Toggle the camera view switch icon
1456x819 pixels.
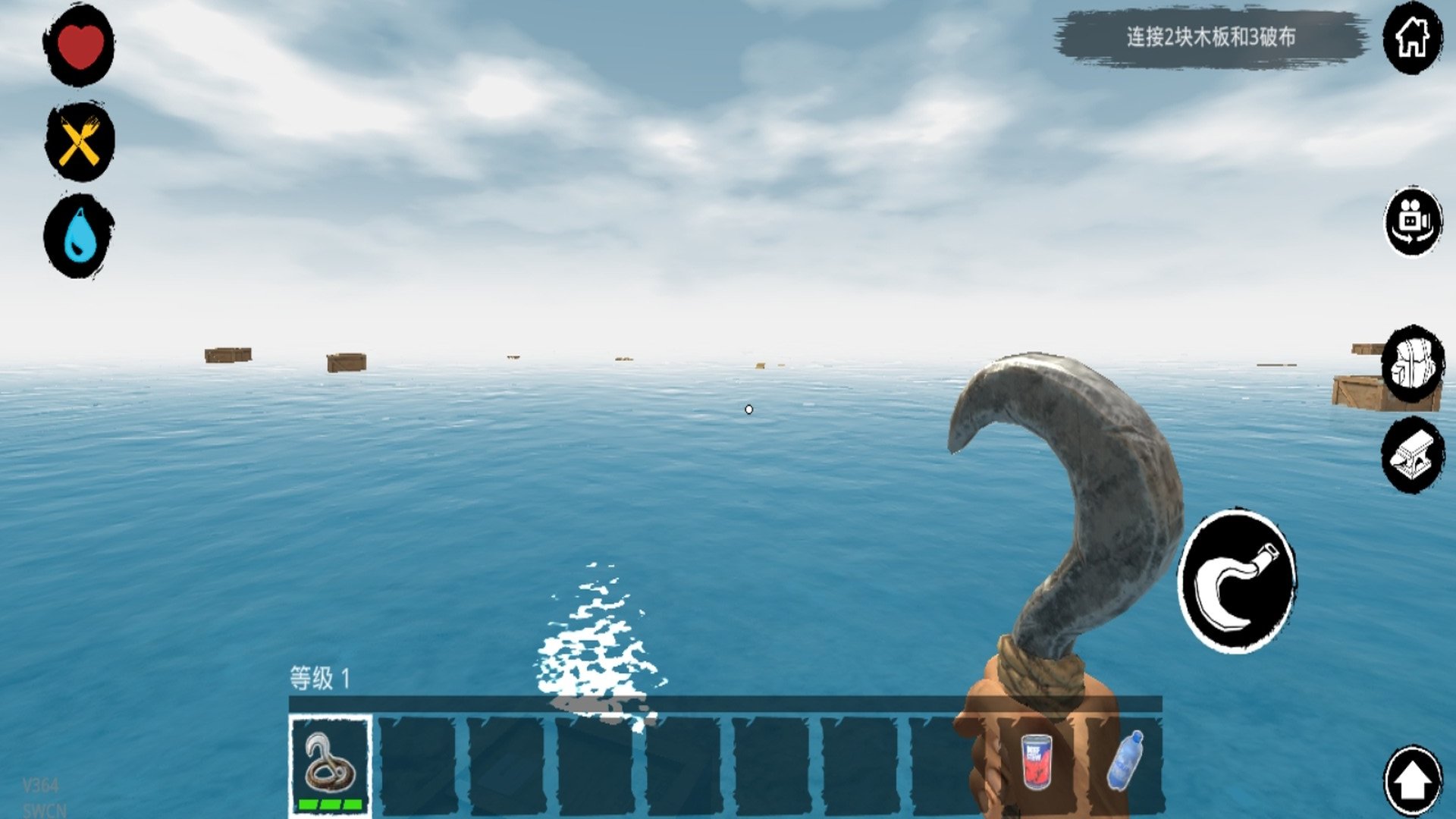[x=1412, y=221]
